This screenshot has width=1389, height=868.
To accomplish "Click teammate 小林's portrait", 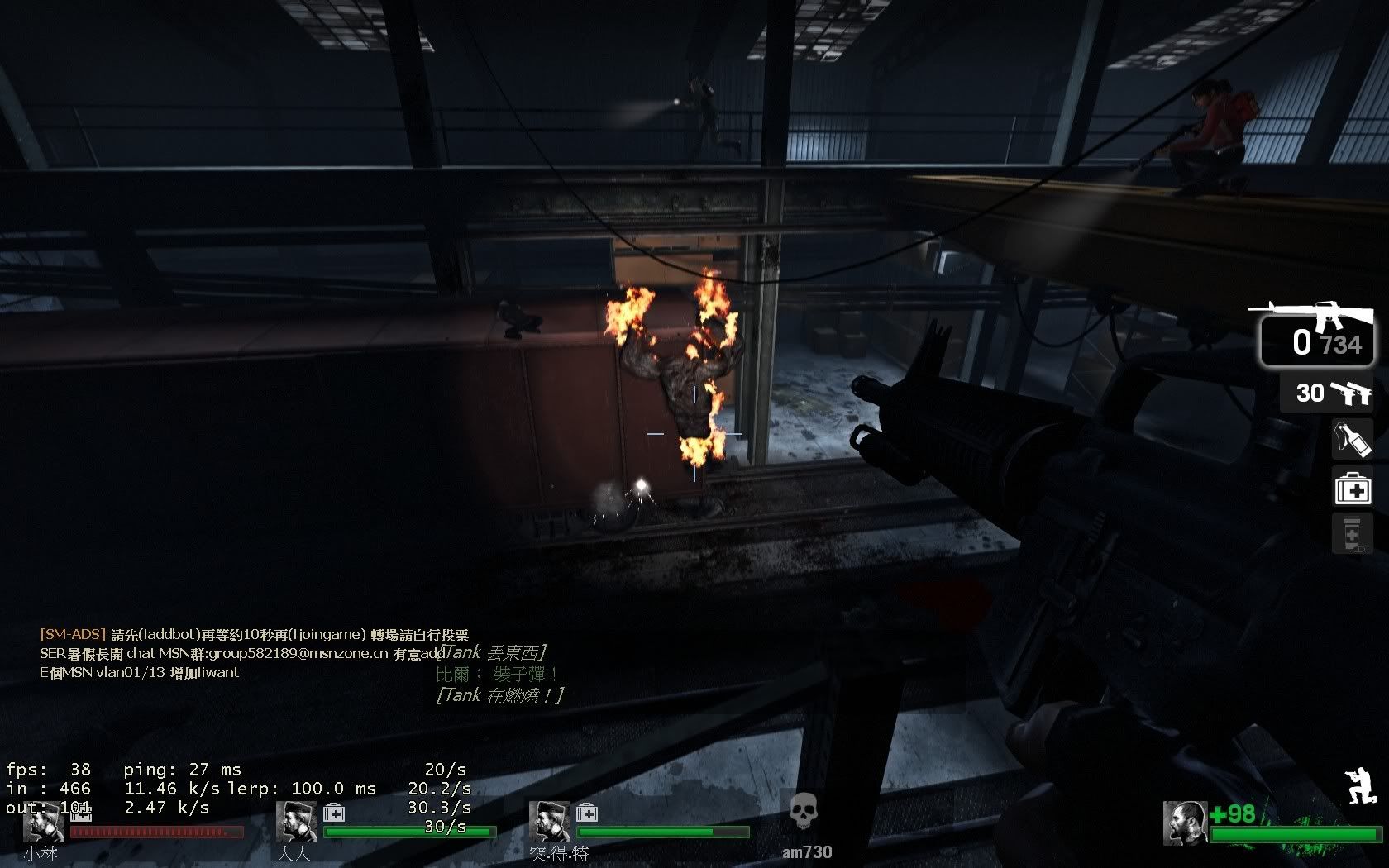I will click(45, 823).
